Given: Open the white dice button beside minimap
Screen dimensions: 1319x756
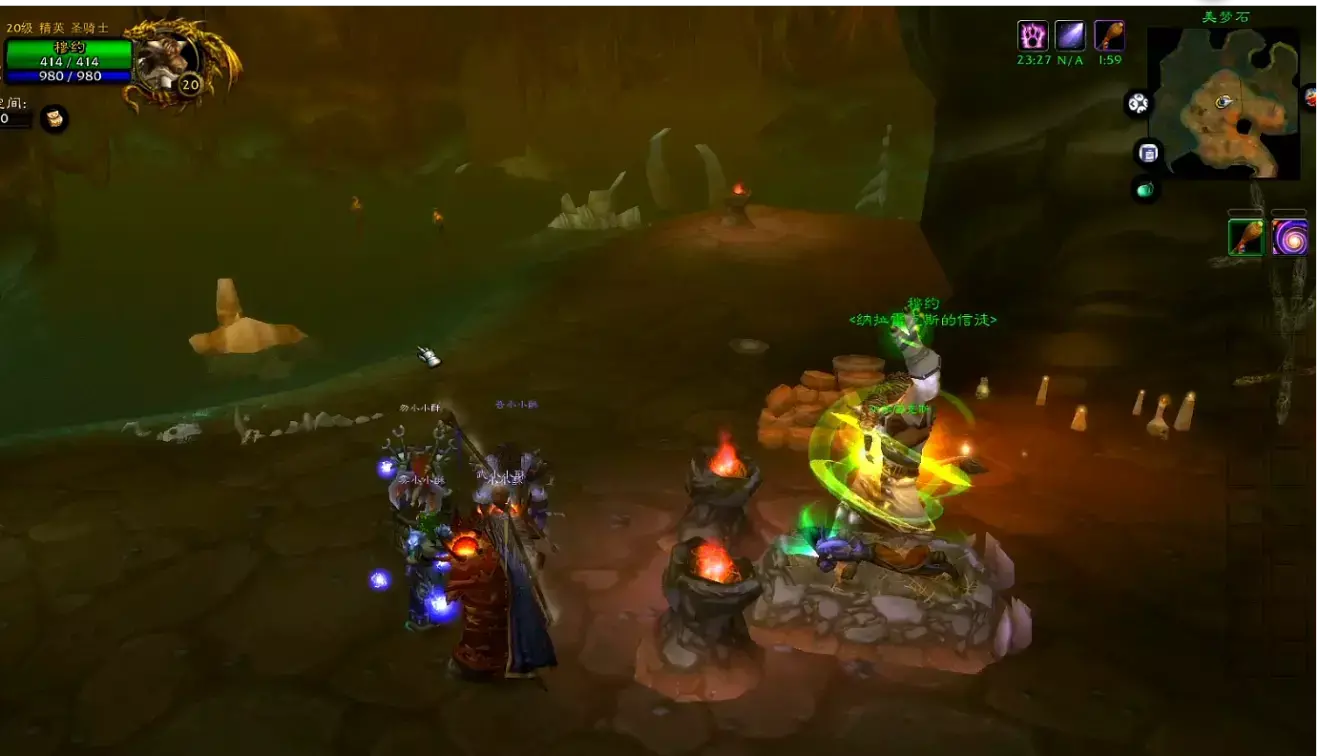Looking at the screenshot, I should point(1138,103).
